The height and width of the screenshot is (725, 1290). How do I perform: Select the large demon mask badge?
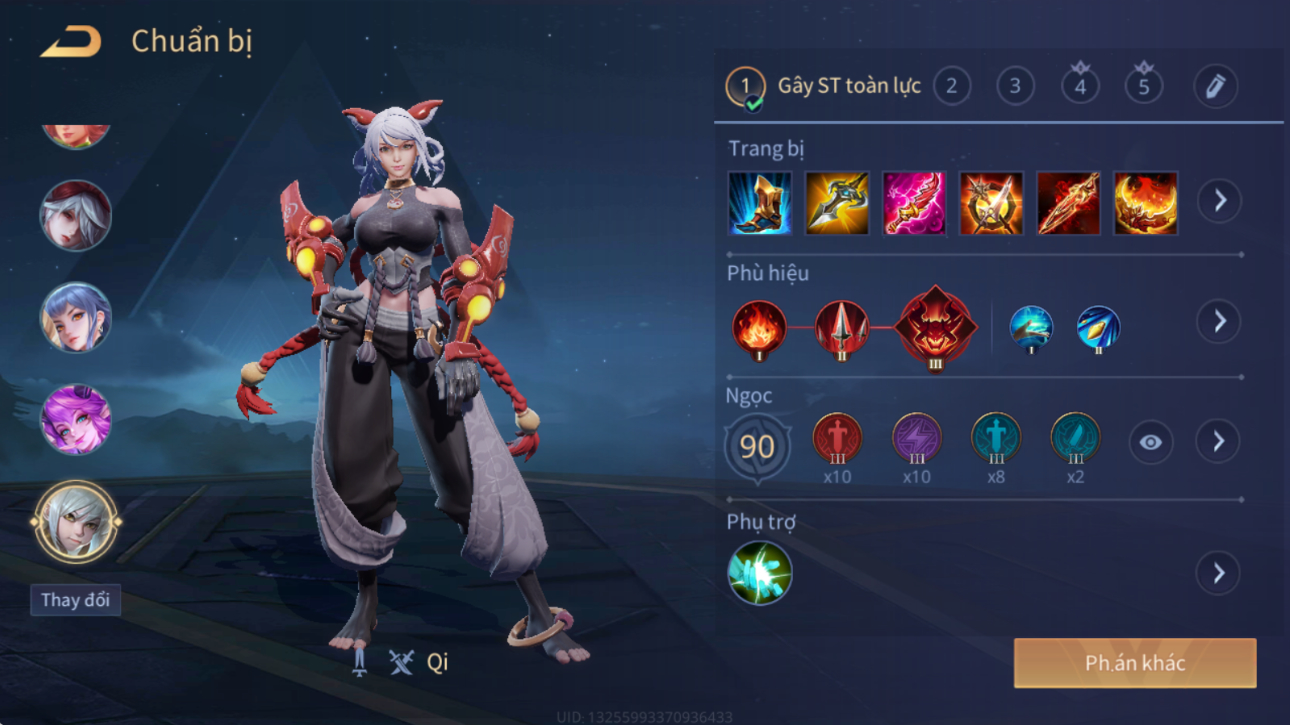tap(935, 326)
